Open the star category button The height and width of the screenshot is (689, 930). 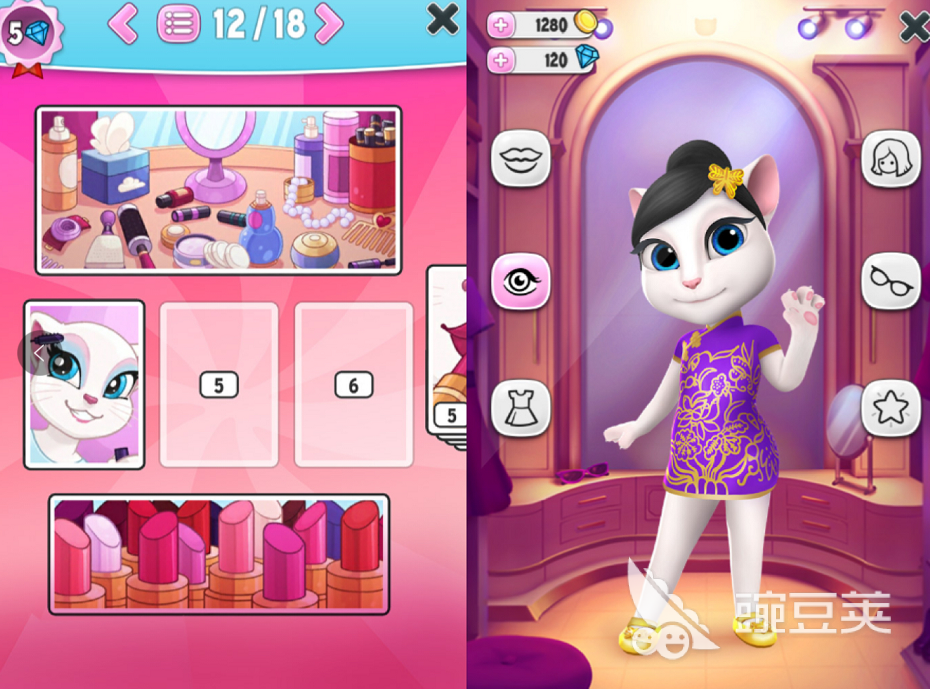[890, 407]
